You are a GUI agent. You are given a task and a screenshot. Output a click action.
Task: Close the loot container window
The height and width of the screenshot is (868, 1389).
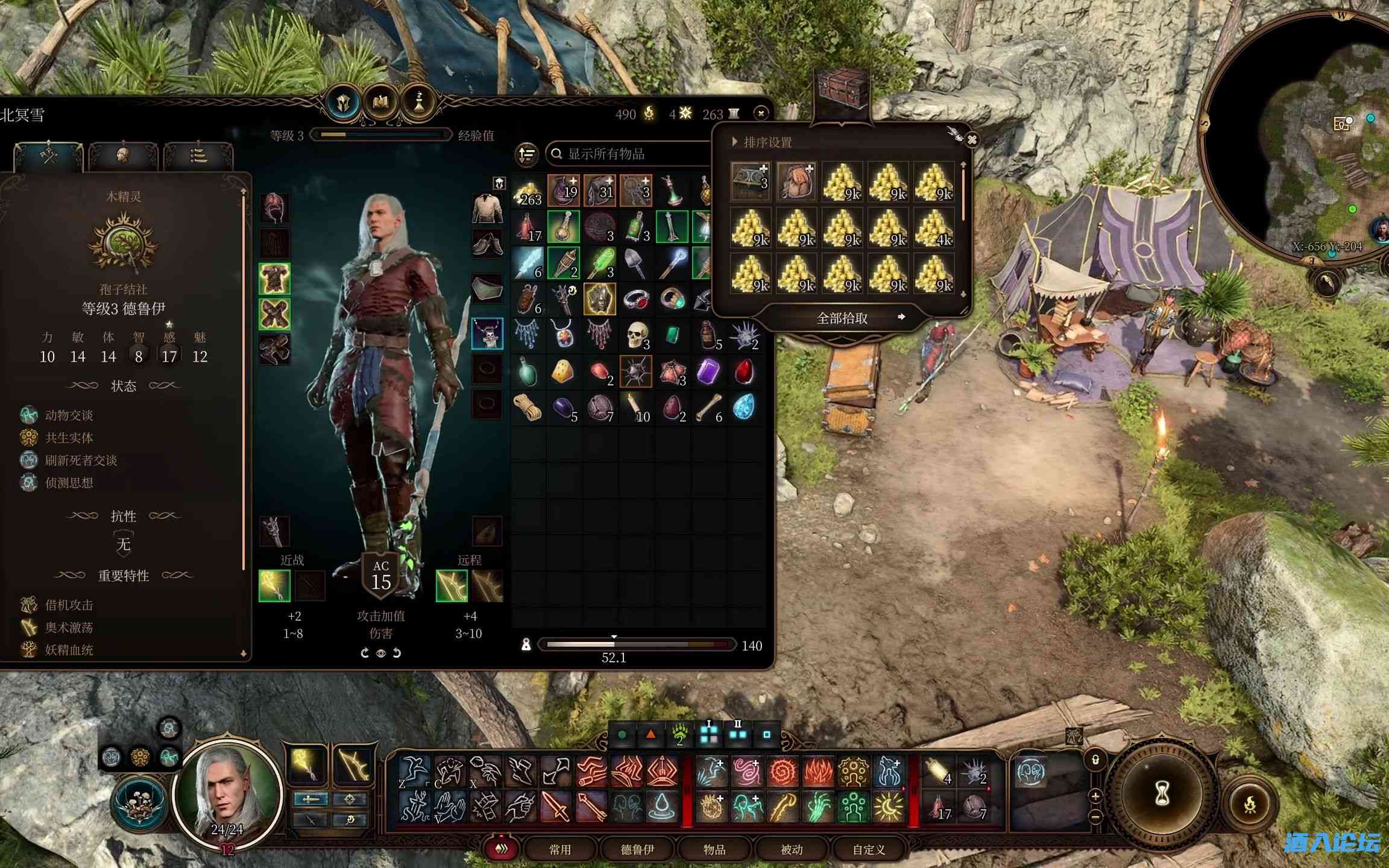(972, 140)
